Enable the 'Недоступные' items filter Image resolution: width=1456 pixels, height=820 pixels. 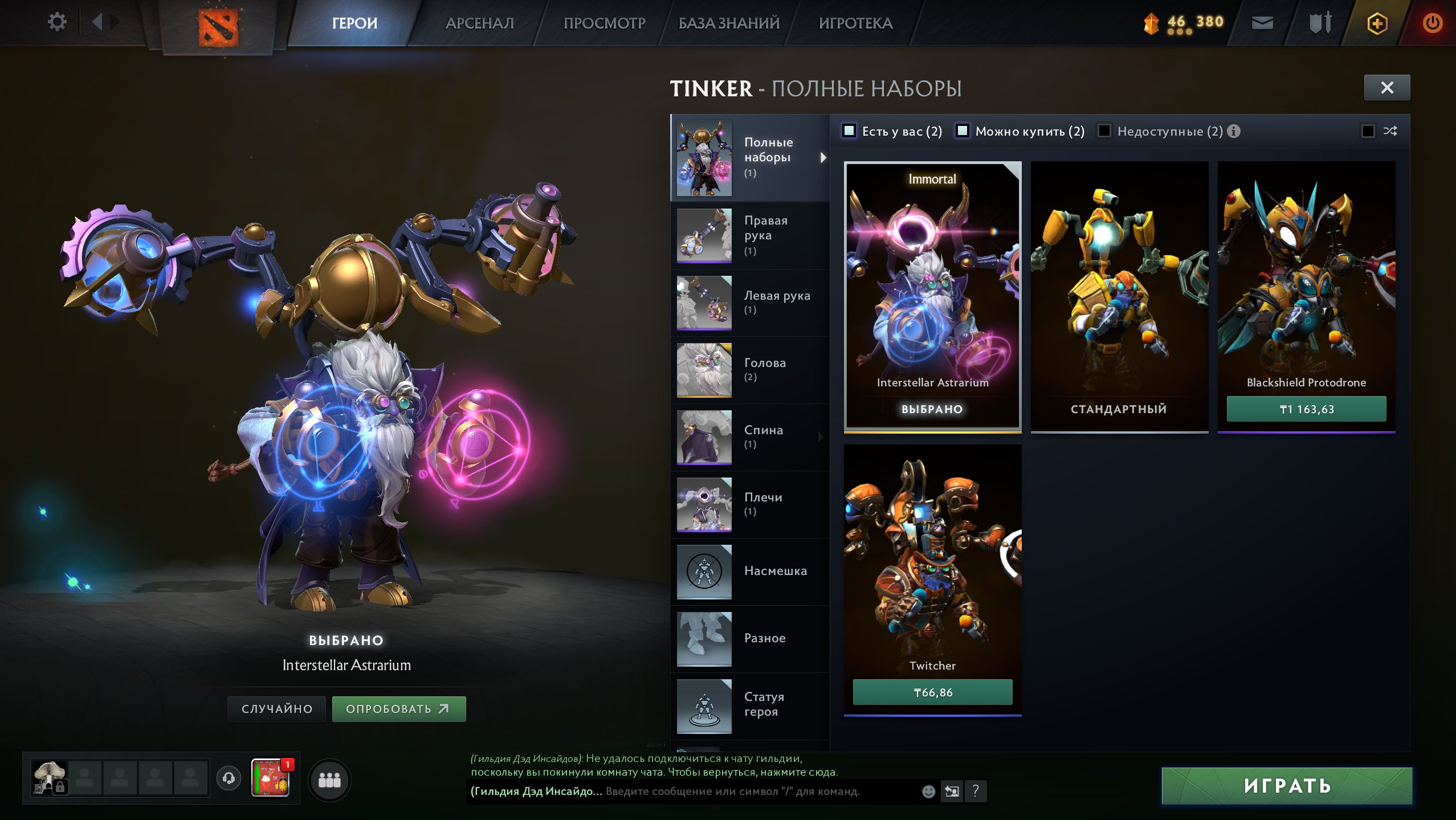pos(1106,130)
